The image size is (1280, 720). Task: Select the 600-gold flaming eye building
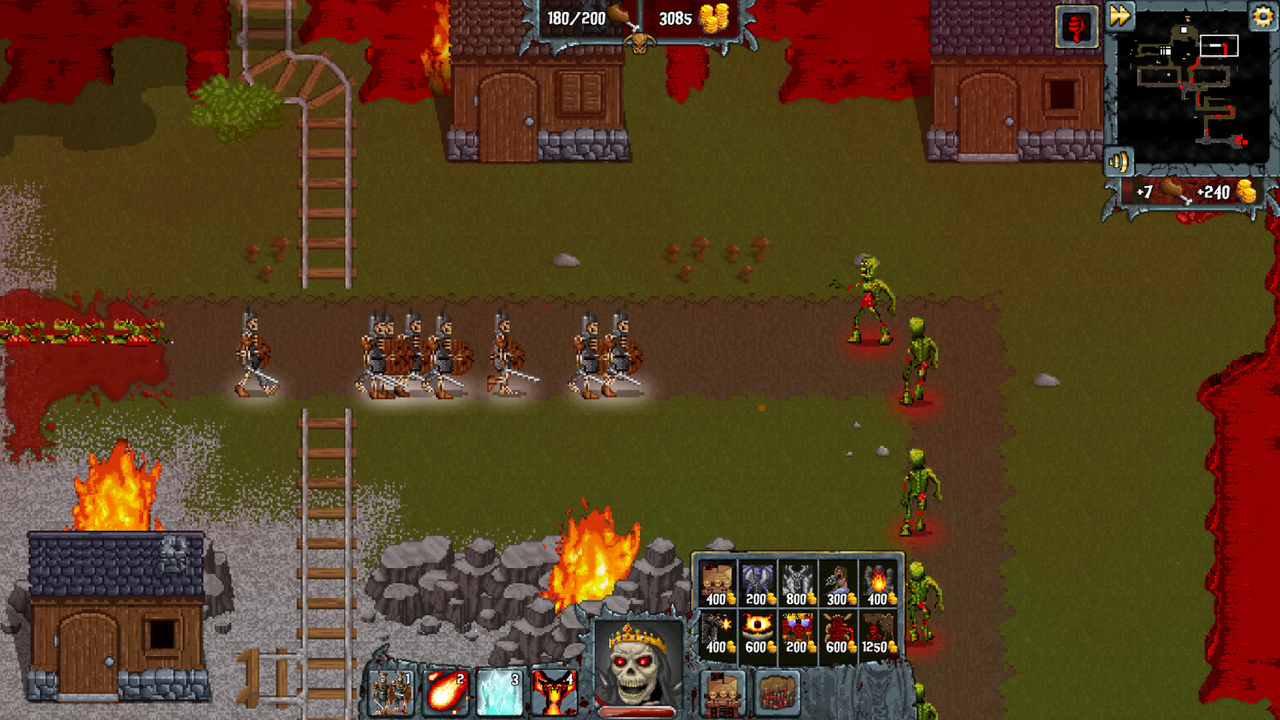[757, 628]
